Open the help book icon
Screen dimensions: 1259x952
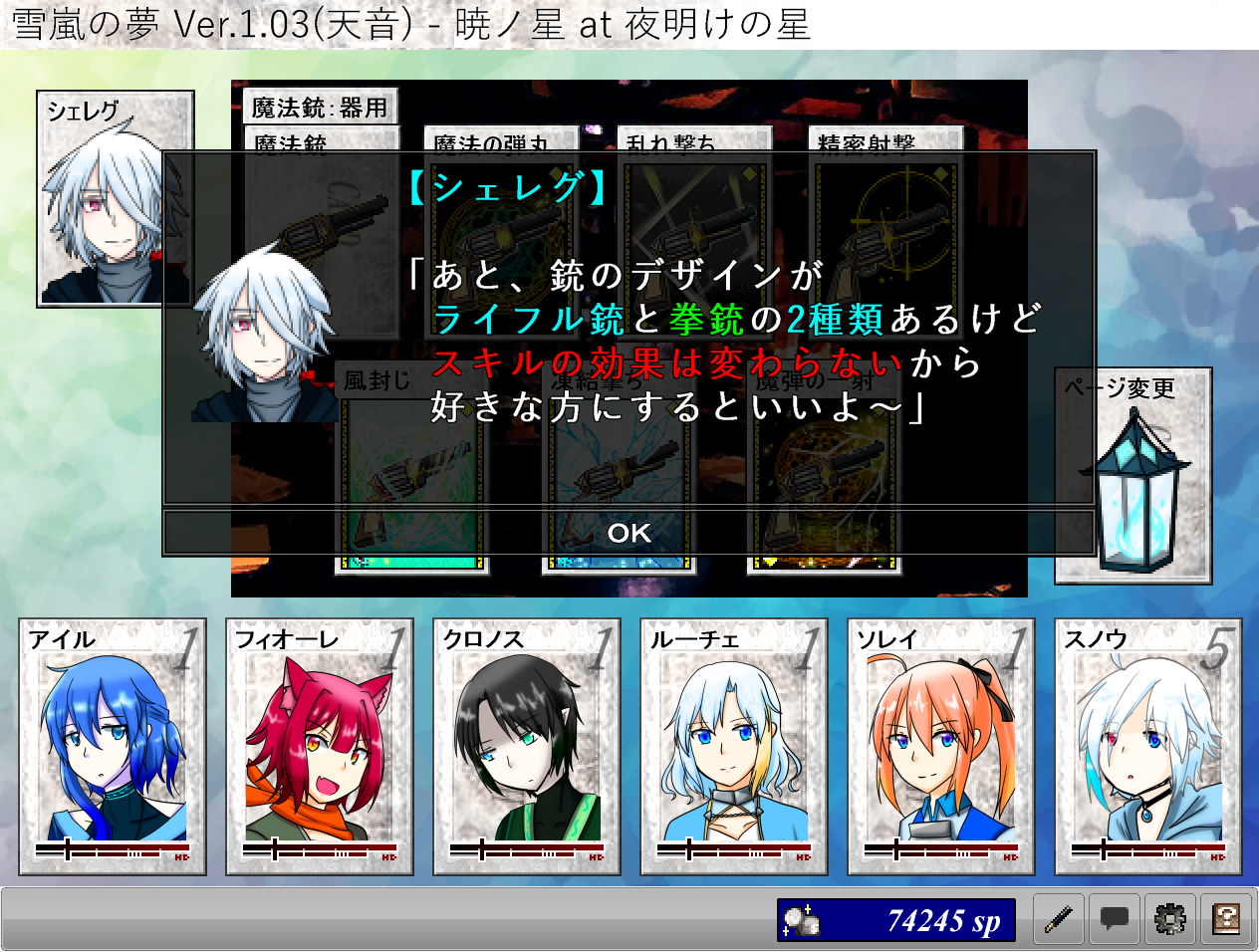(x=1226, y=919)
